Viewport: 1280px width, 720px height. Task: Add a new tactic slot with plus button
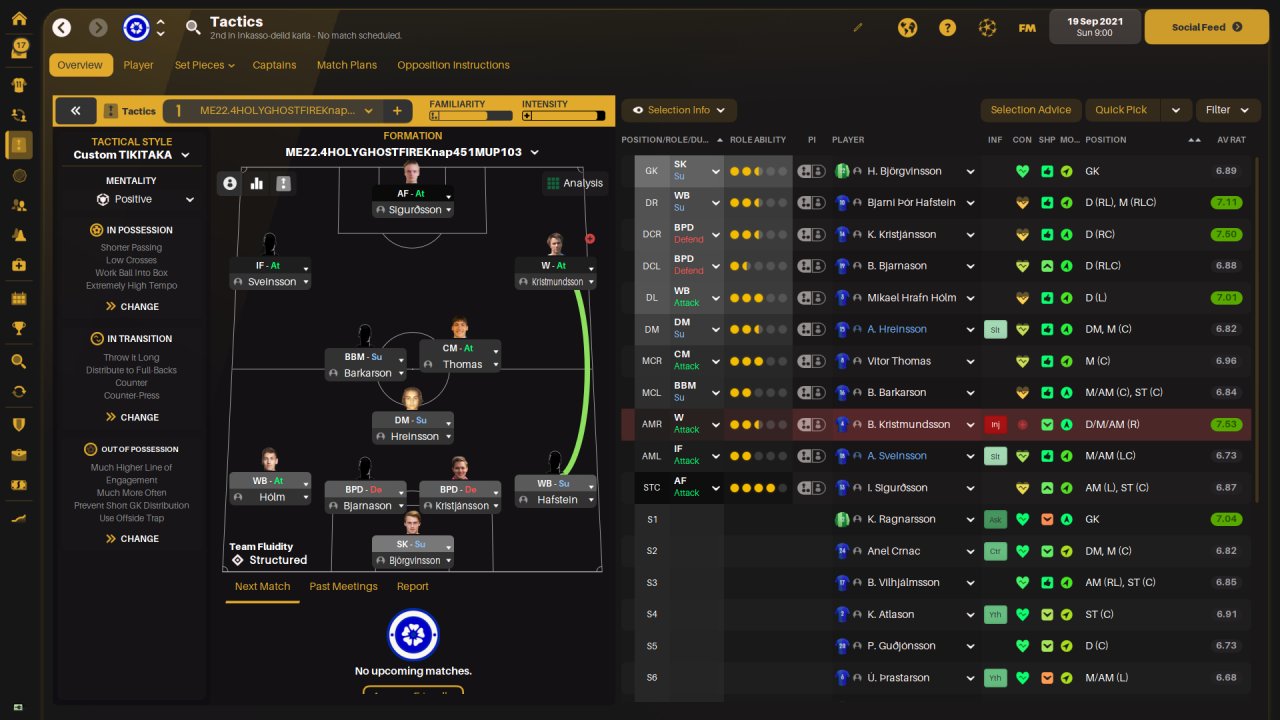(x=397, y=111)
